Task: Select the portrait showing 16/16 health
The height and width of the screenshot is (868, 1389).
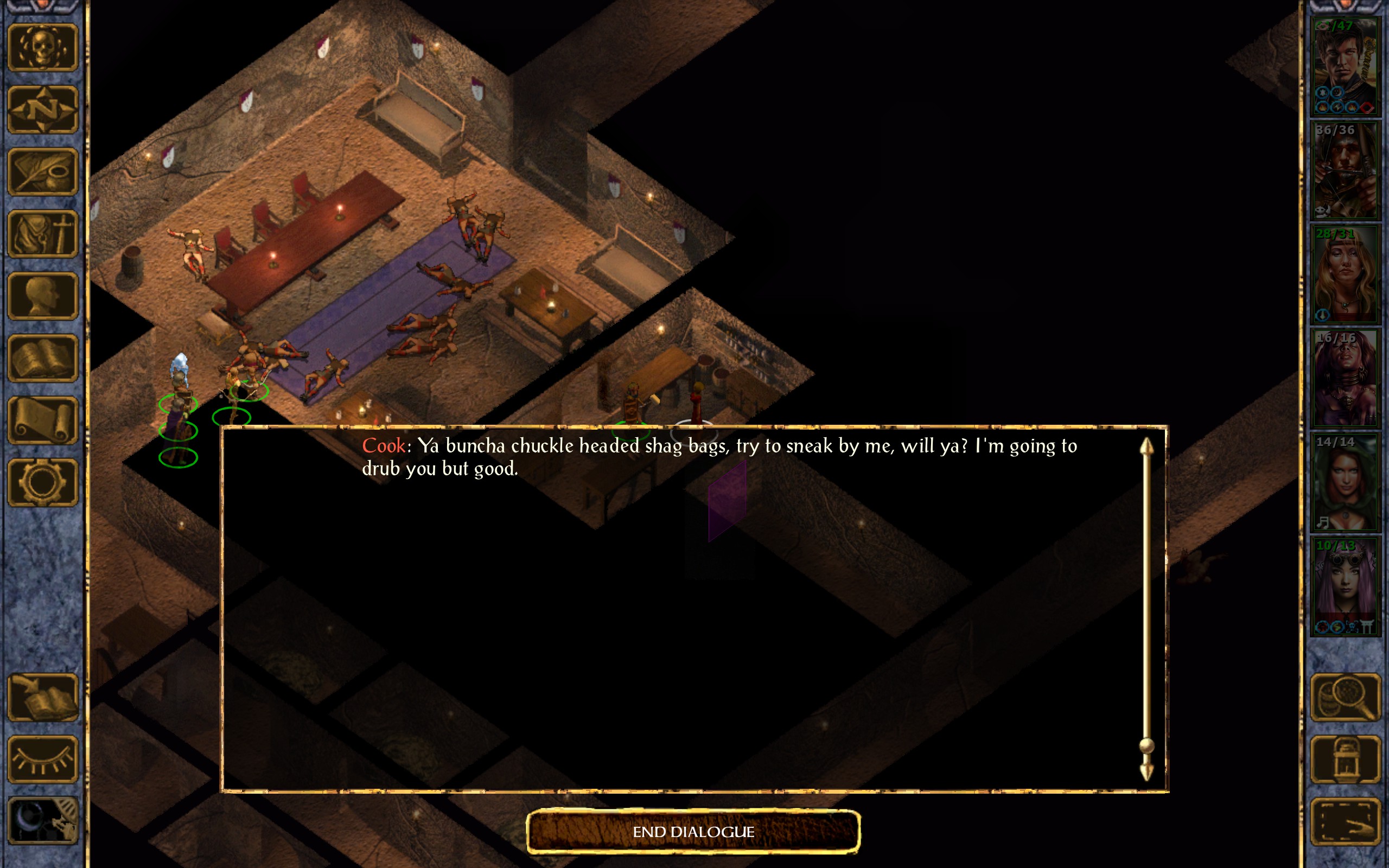Action: pyautogui.click(x=1345, y=378)
